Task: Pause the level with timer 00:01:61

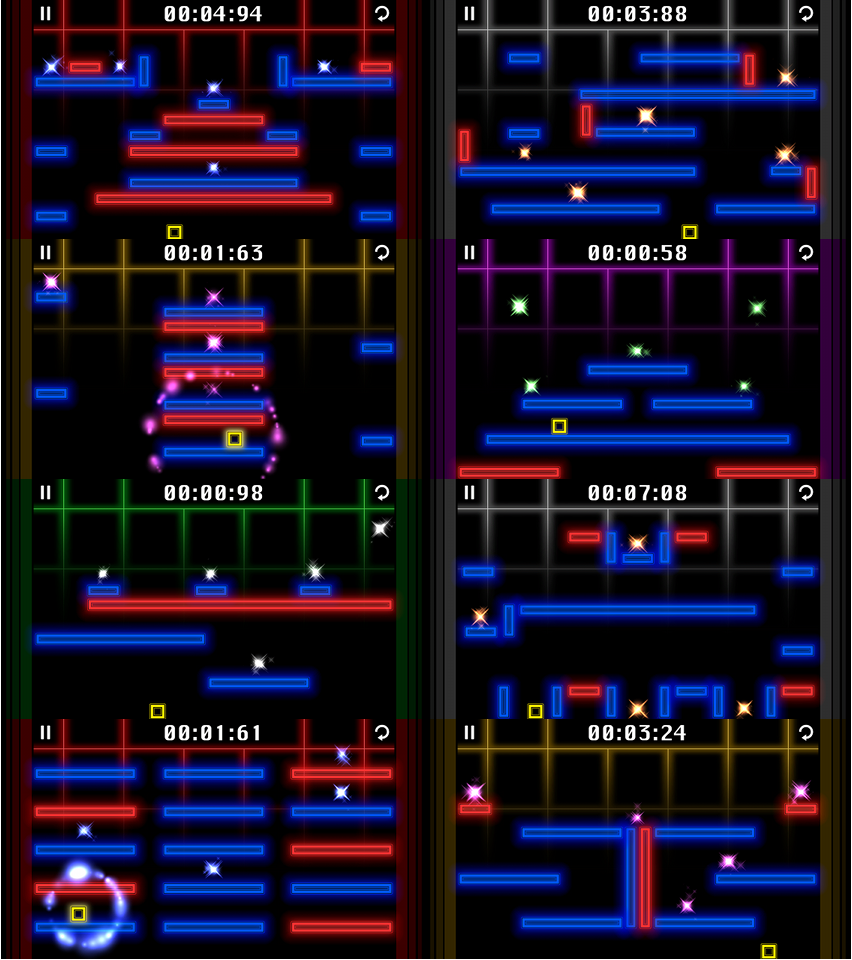Action: coord(45,732)
